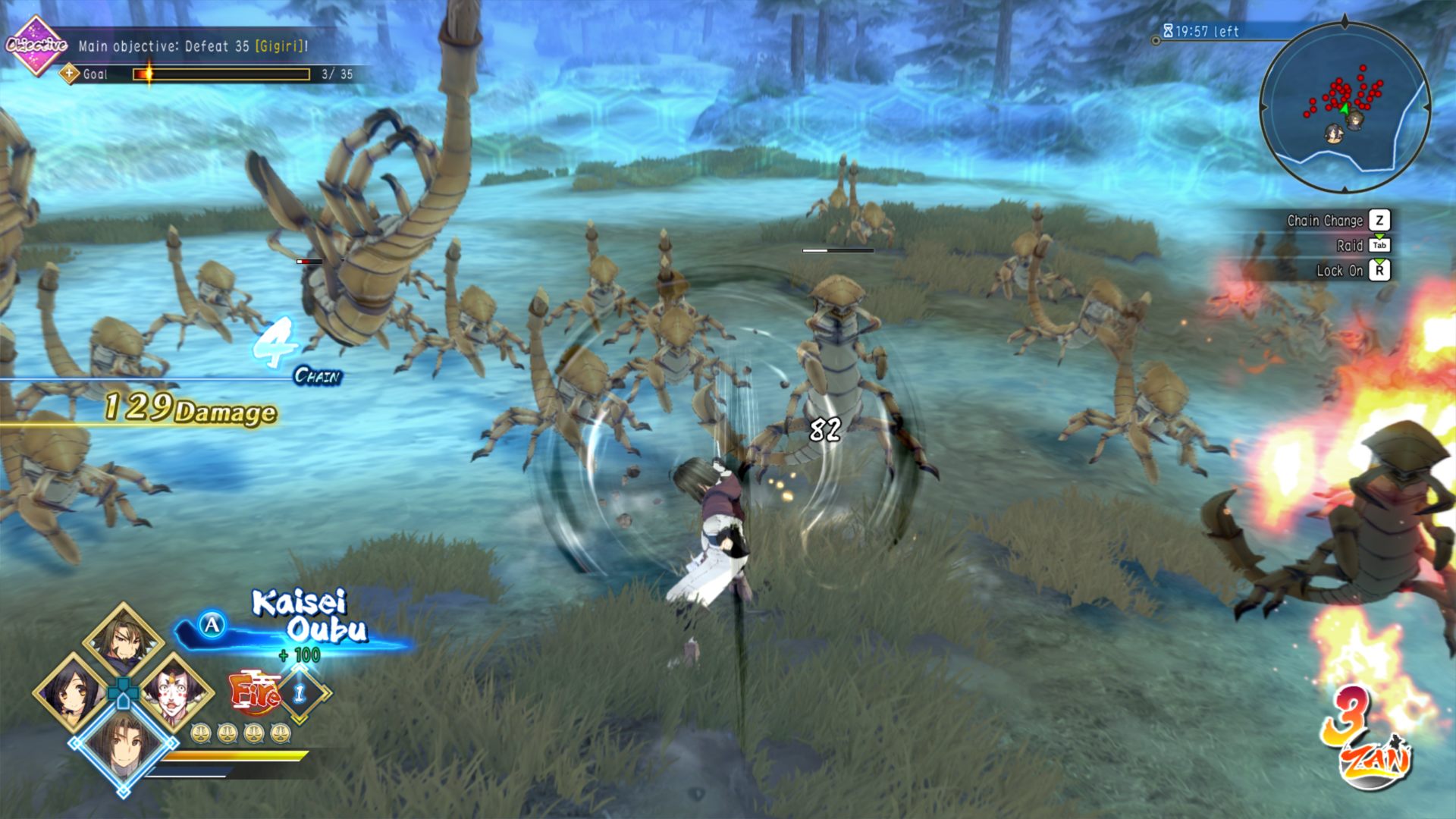Select the highlighted brown-haired hero portrait
Screen dimensions: 1456x819
[x=123, y=745]
